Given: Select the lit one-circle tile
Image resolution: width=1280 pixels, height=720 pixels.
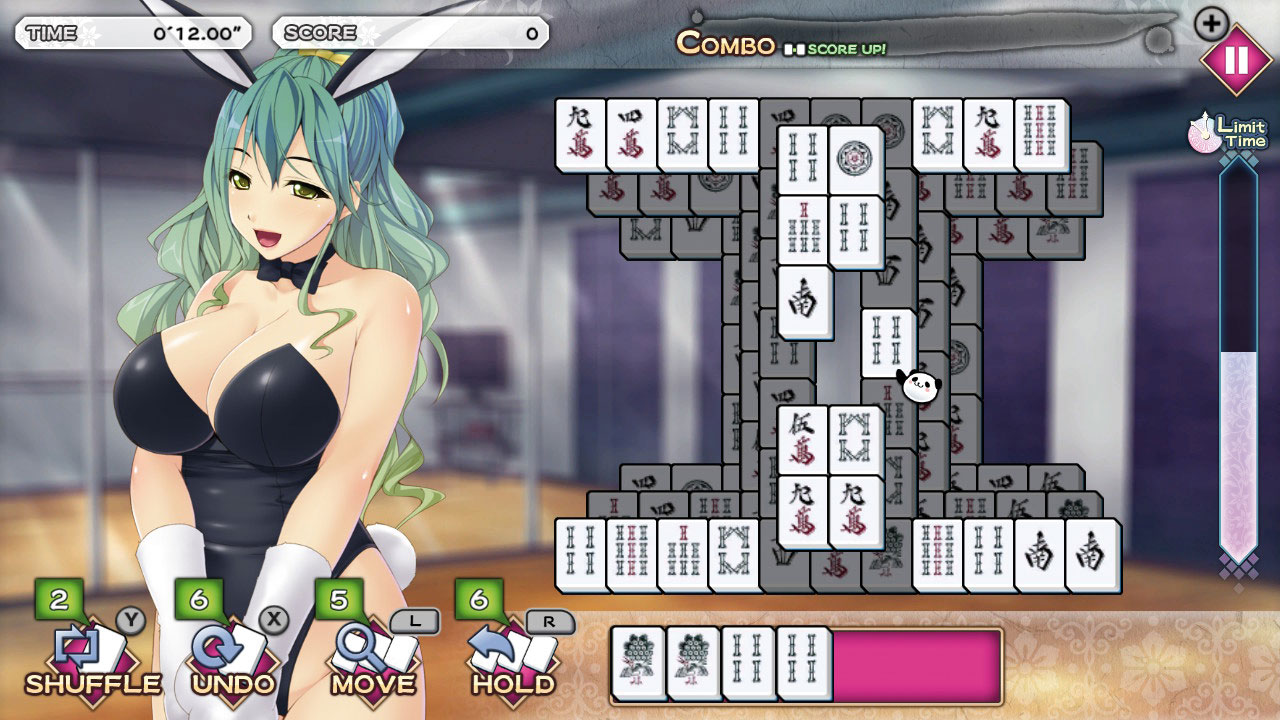Looking at the screenshot, I should point(855,159).
